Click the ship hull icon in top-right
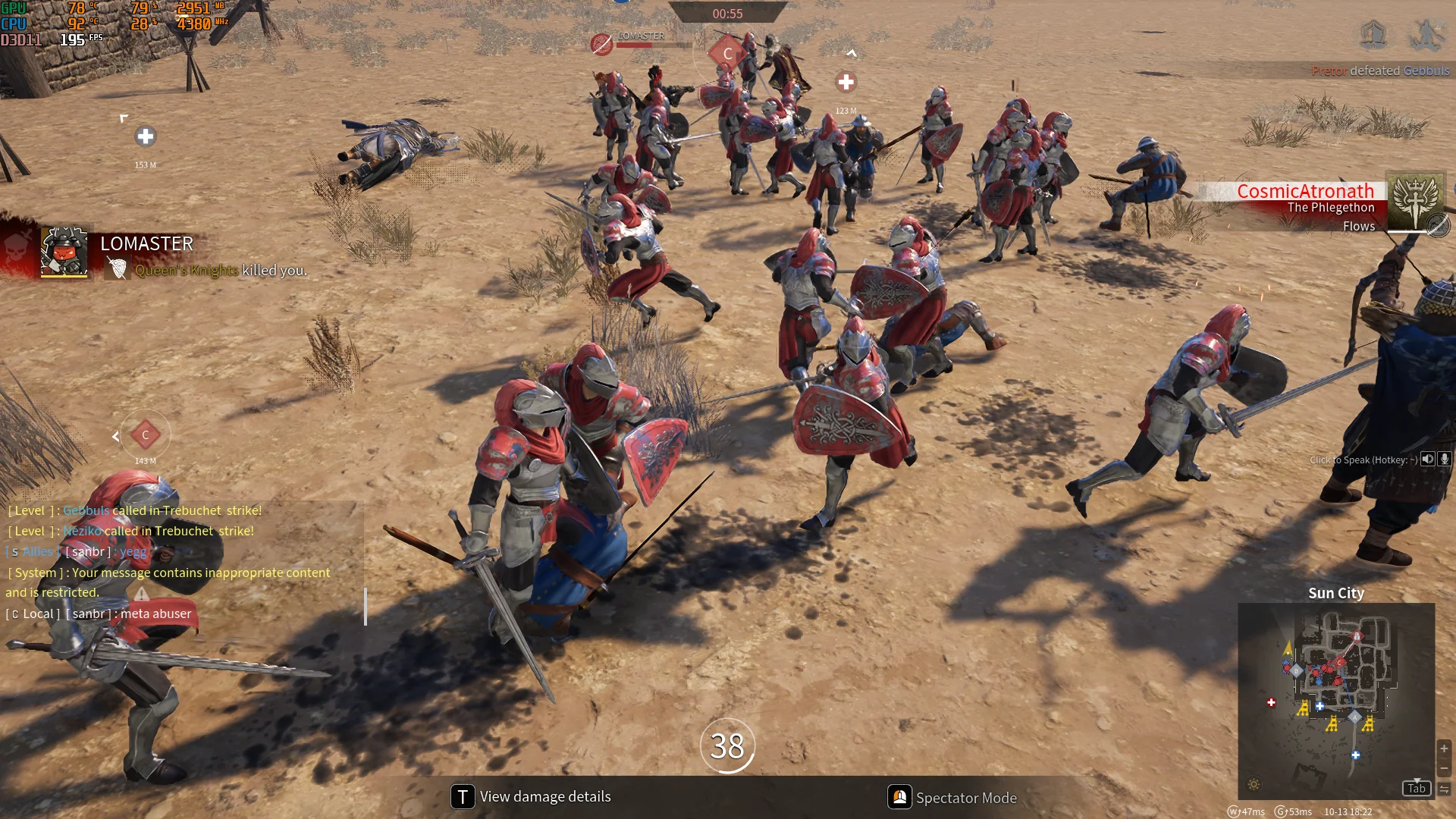Image resolution: width=1456 pixels, height=819 pixels. [x=1373, y=33]
